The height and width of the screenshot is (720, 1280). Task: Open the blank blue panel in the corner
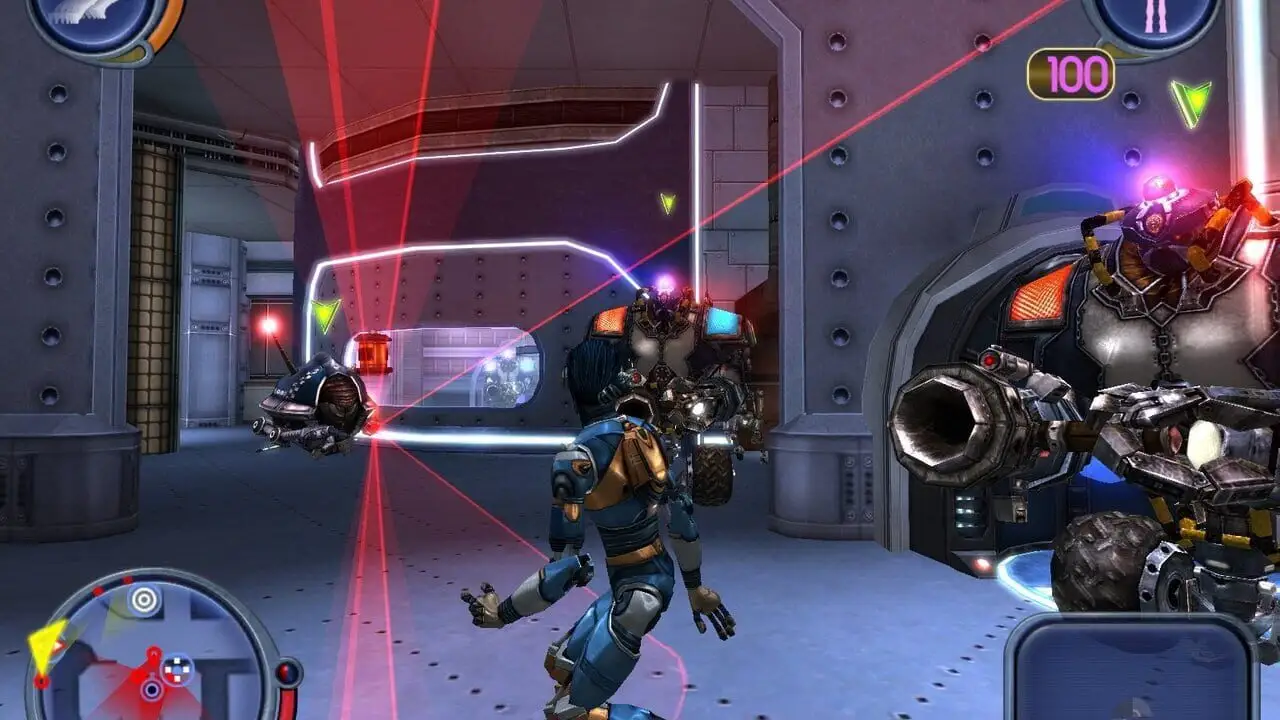pos(1130,668)
